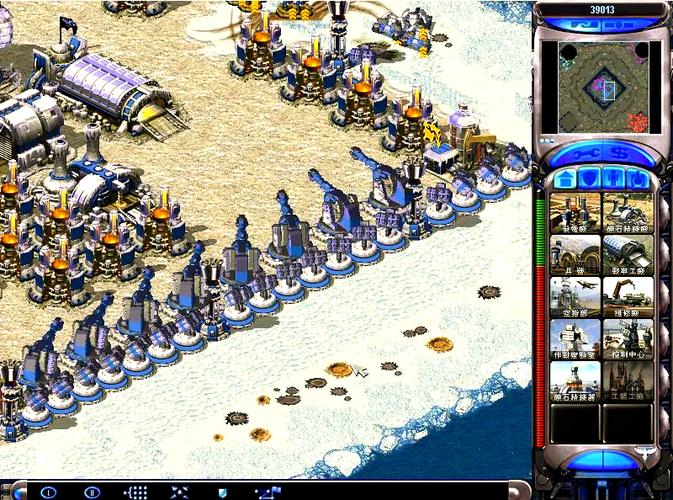This screenshot has width=673, height=500.
Task: Activate the dollar-sign sell button
Action: tap(618, 152)
